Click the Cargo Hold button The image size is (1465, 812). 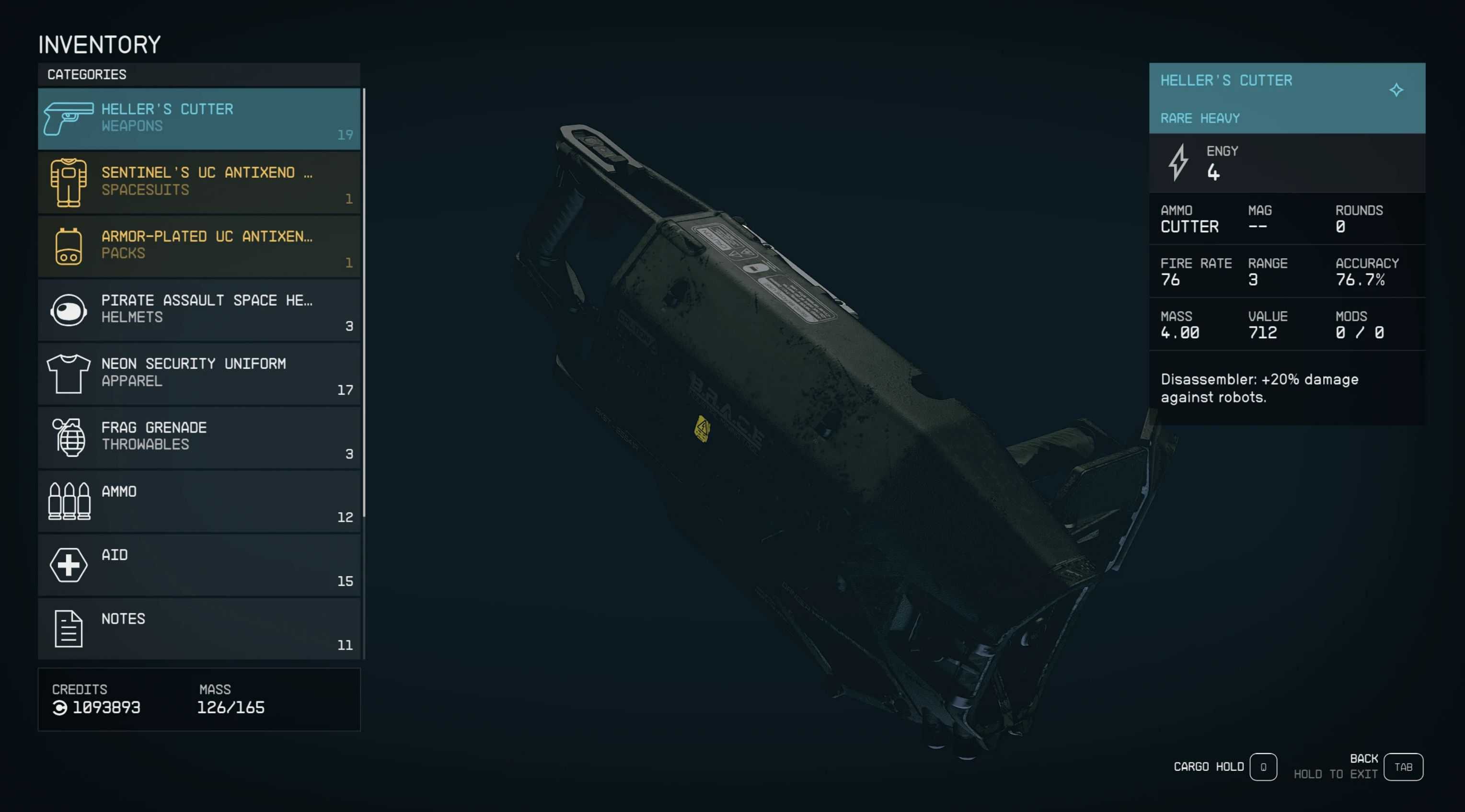pyautogui.click(x=1263, y=767)
